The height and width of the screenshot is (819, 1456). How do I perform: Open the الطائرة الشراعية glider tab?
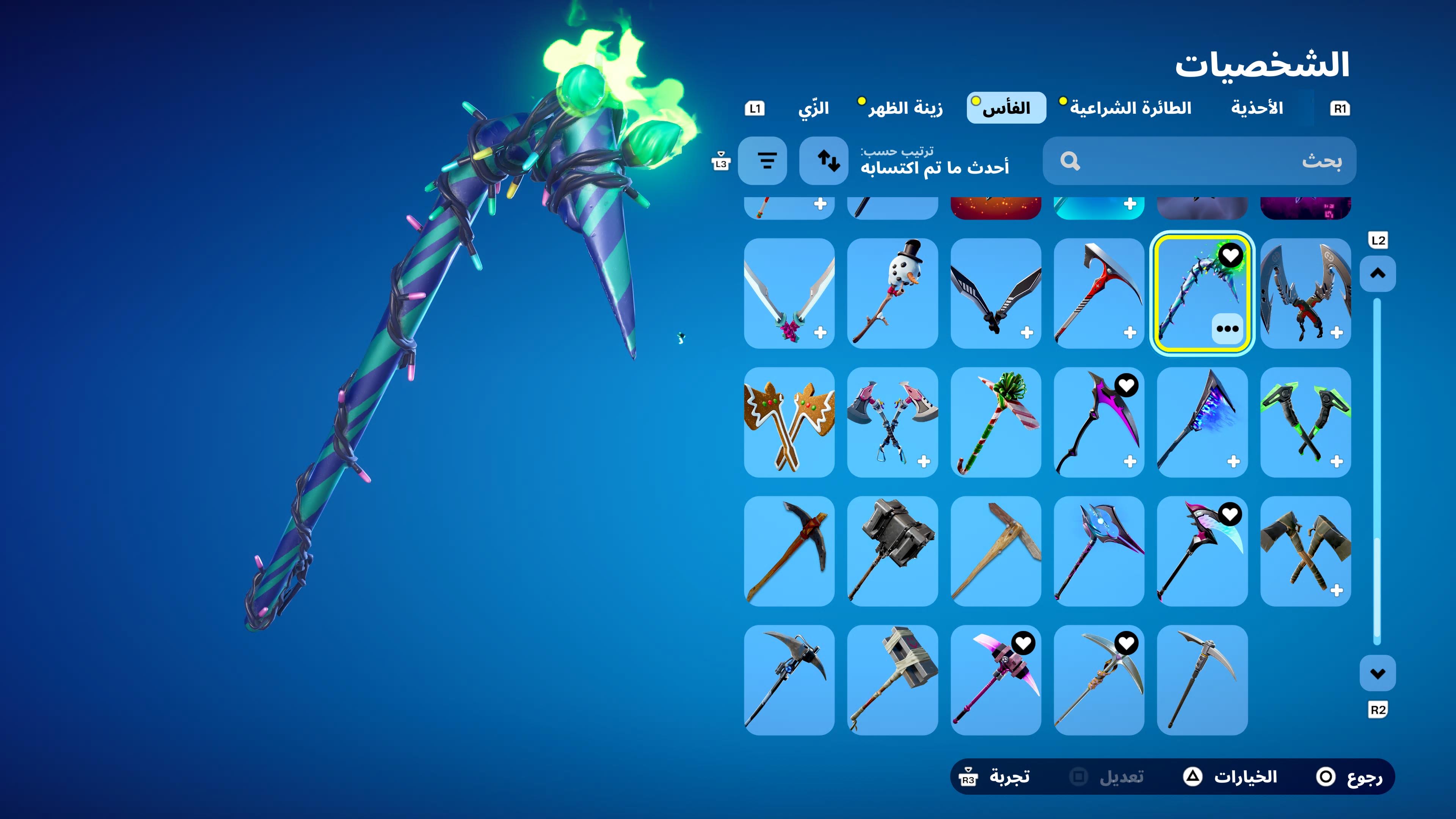click(x=1130, y=108)
